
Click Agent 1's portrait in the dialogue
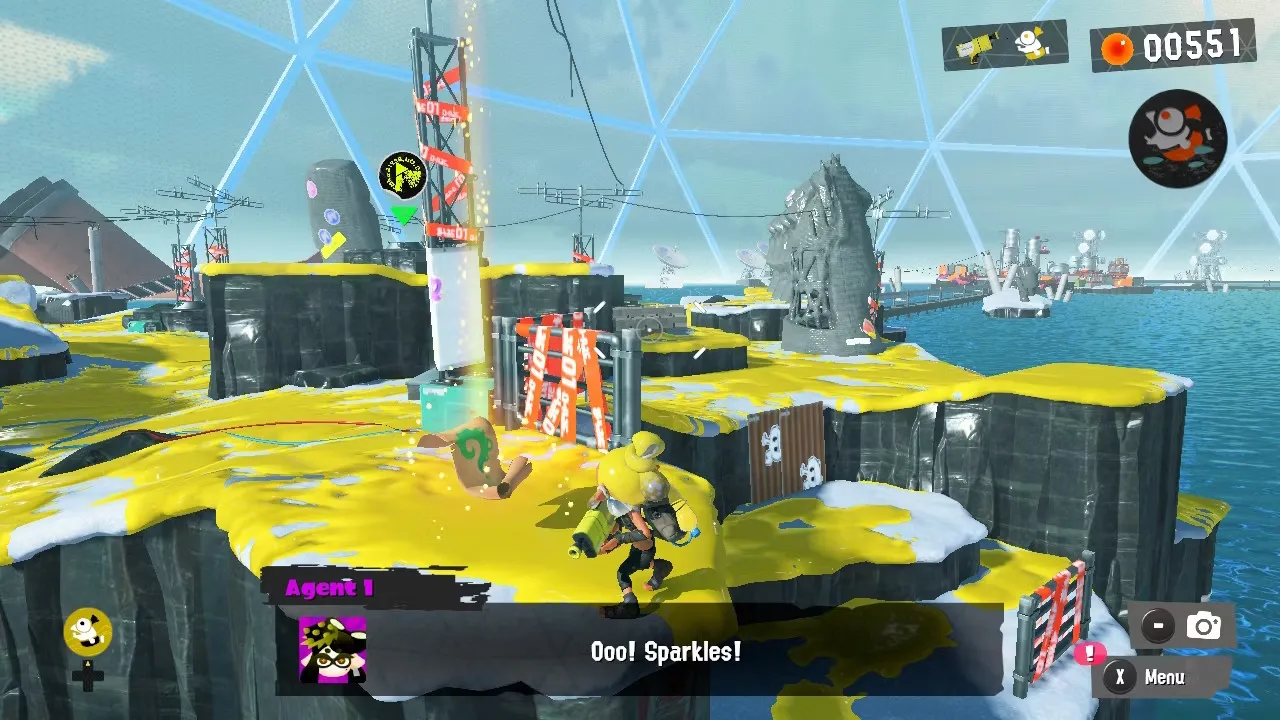332,649
